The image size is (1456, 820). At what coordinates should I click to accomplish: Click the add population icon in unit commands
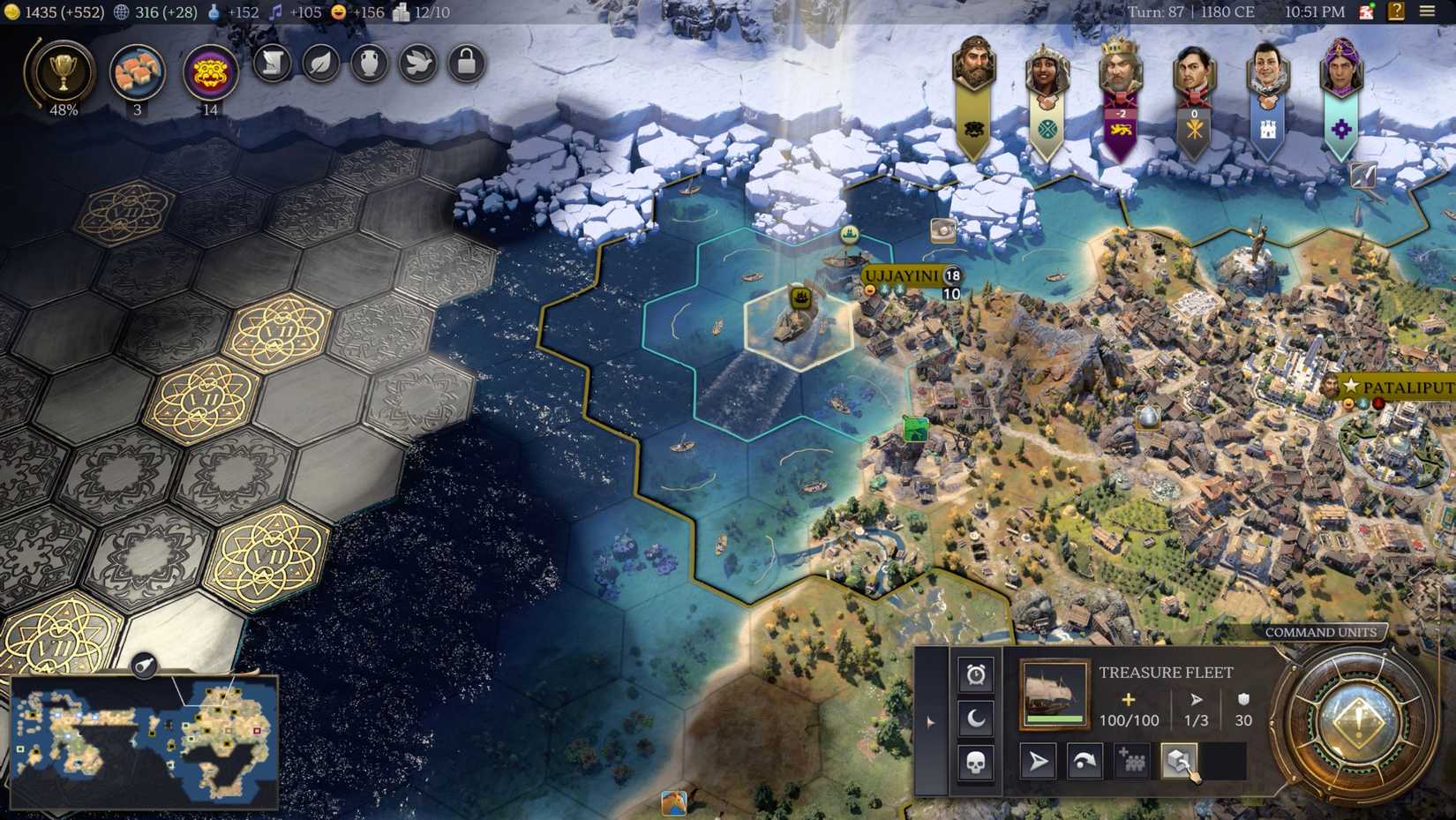click(1132, 761)
